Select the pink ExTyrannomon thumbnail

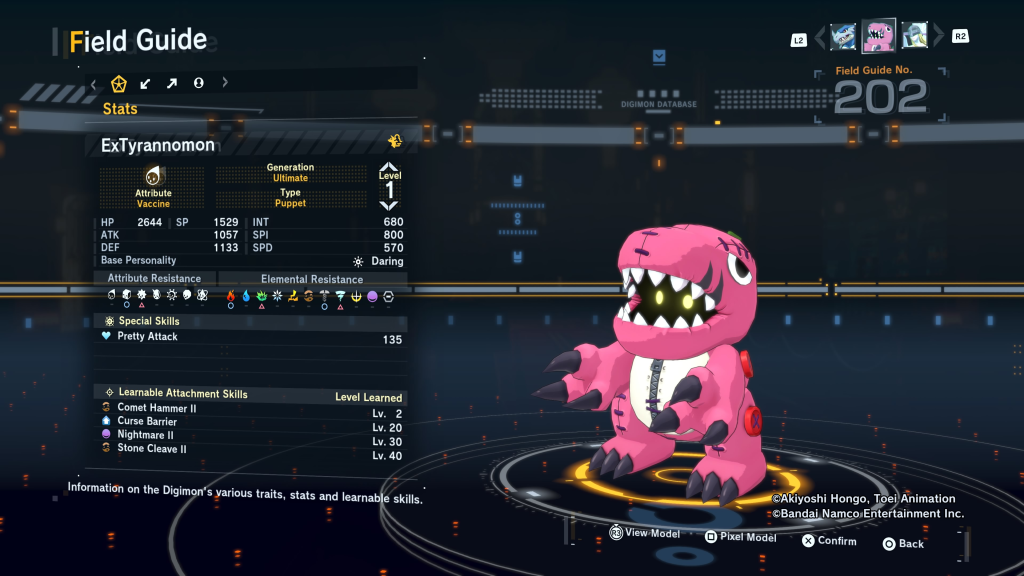879,36
